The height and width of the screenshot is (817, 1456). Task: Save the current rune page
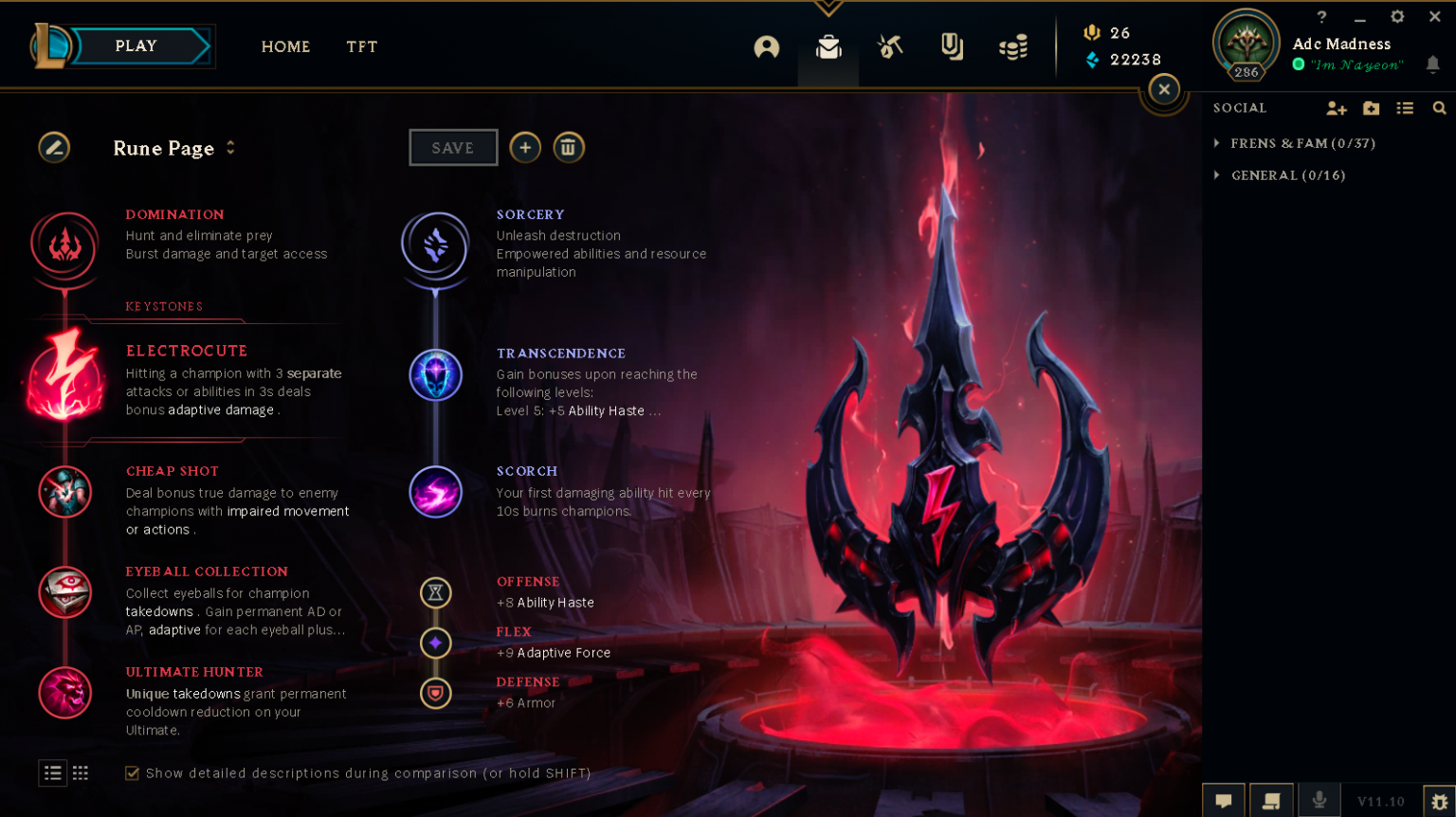coord(453,147)
